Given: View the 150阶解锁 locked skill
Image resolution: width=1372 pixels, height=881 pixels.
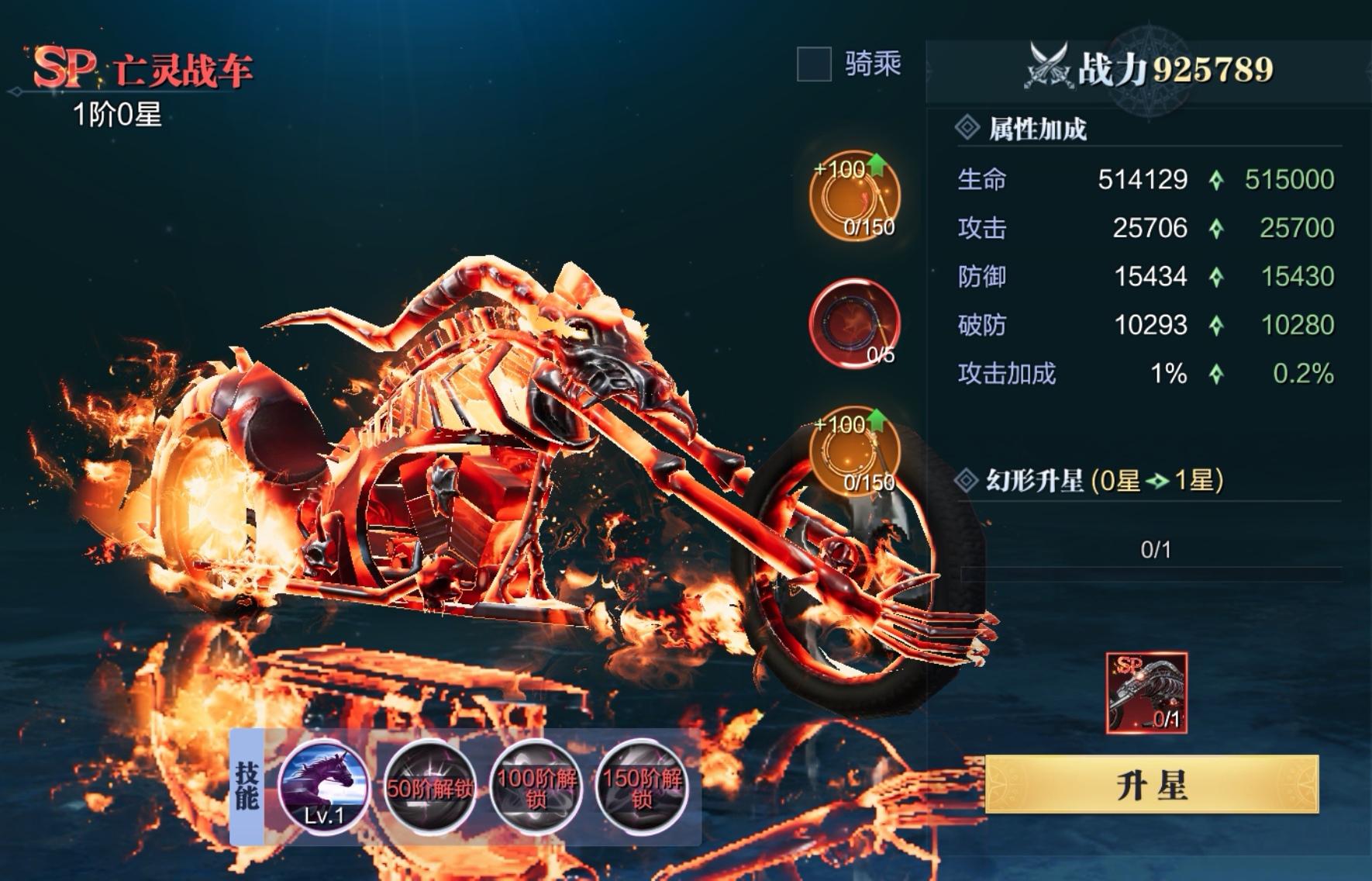Looking at the screenshot, I should pos(642,788).
